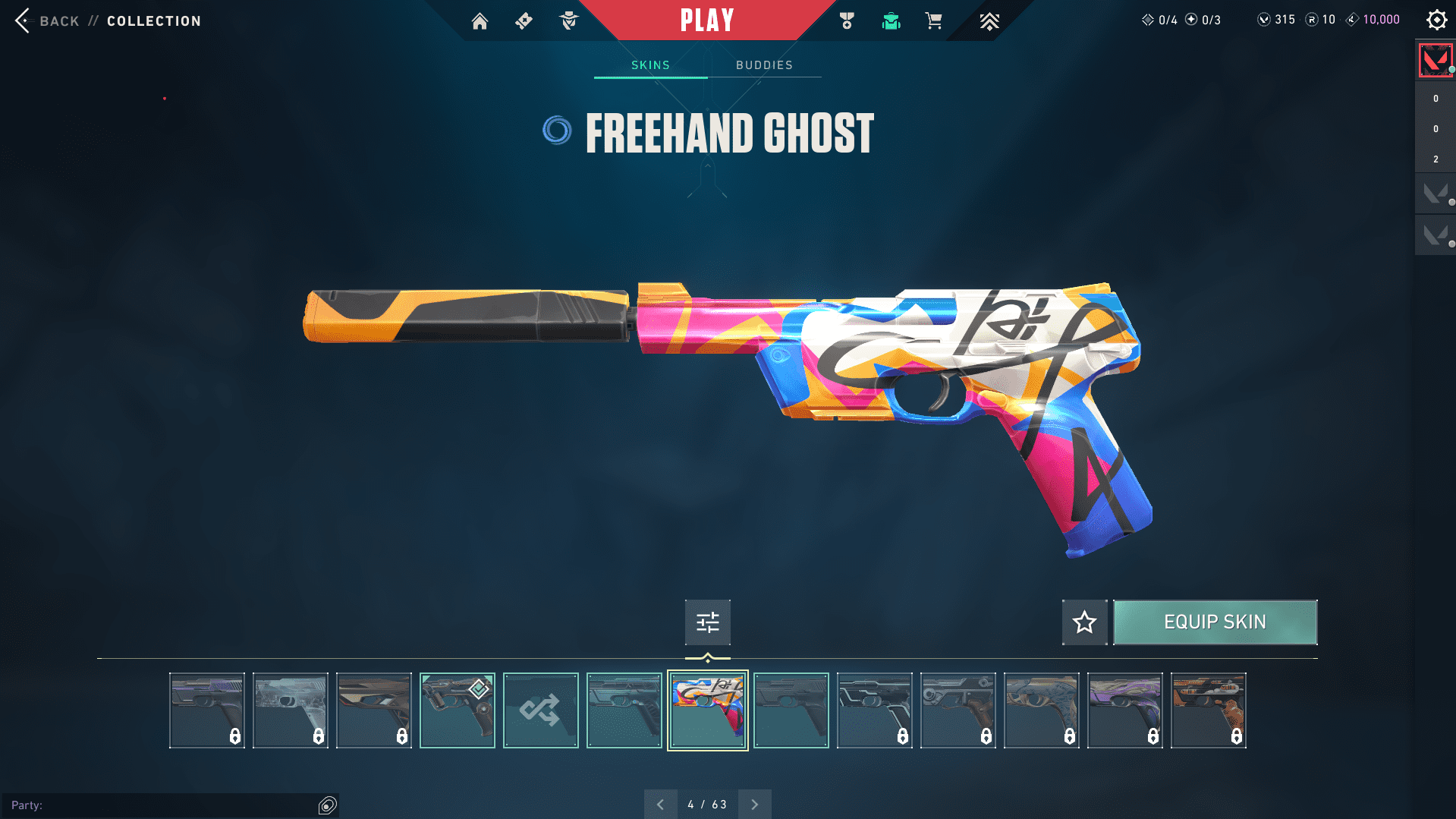This screenshot has width=1456, height=819.
Task: Open the store shopping cart
Action: tap(933, 21)
